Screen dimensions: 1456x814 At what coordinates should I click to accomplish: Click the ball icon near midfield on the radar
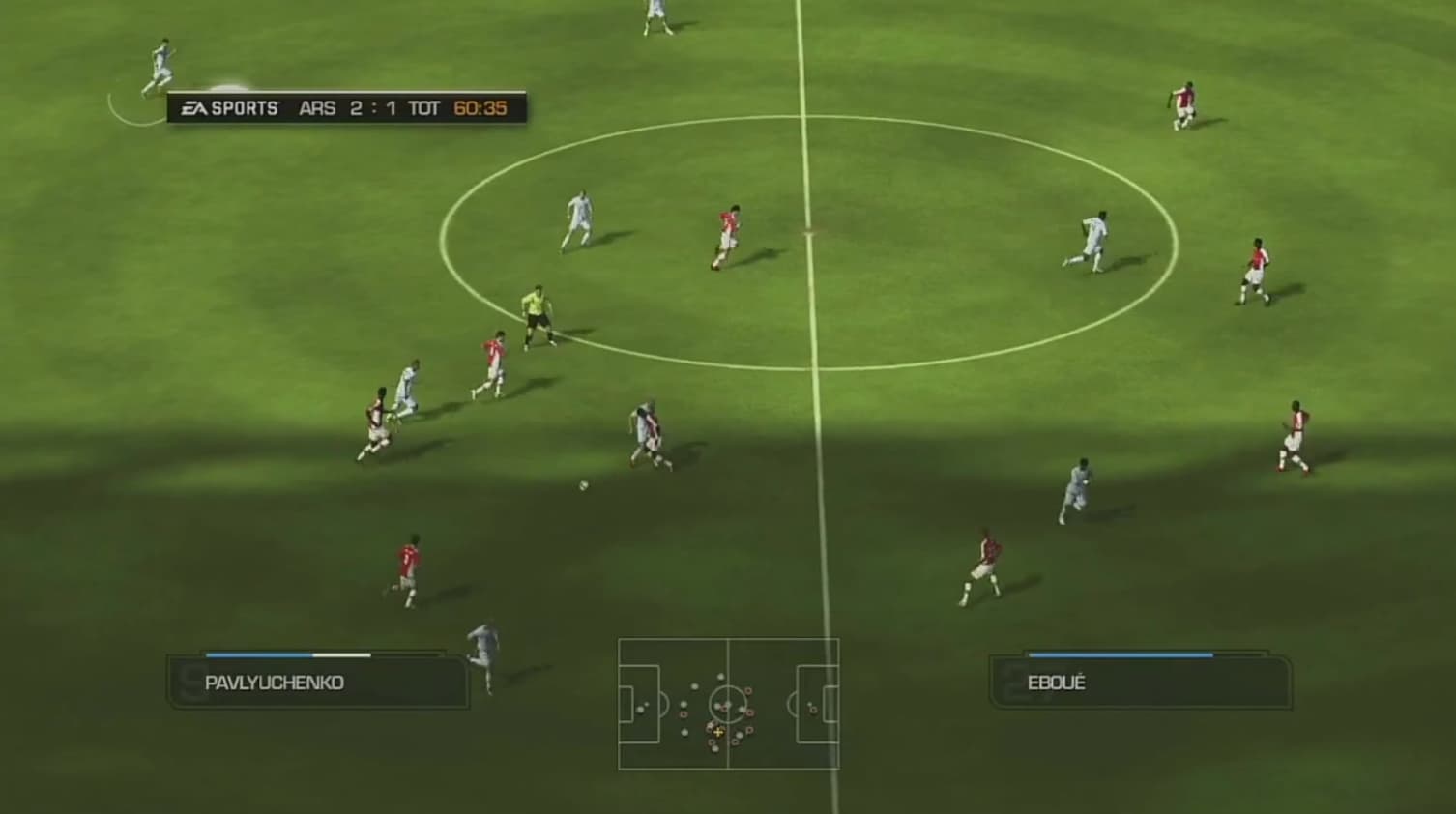pos(728,703)
